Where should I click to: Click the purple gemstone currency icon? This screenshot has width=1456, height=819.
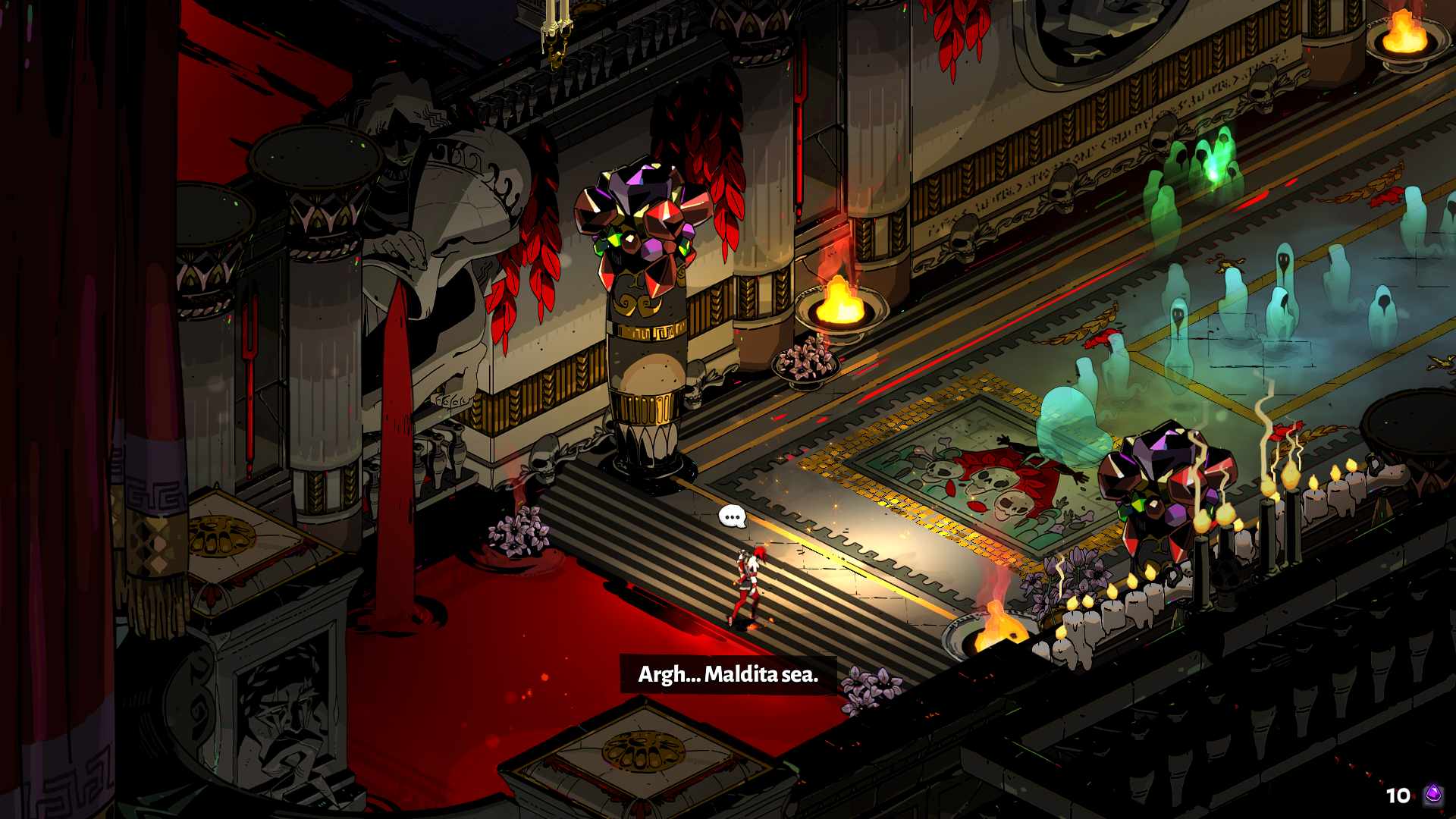[1432, 794]
